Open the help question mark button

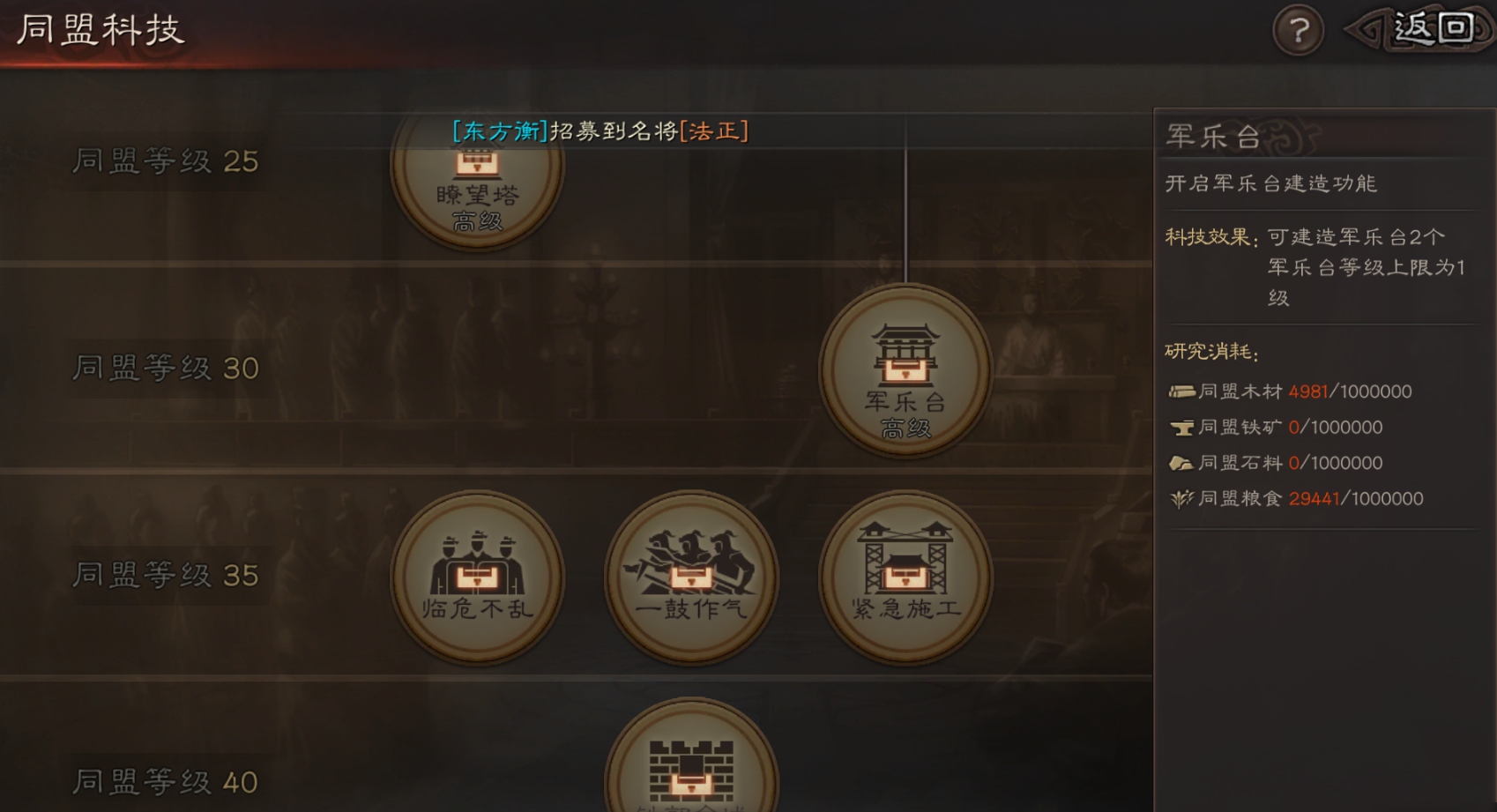click(1298, 29)
